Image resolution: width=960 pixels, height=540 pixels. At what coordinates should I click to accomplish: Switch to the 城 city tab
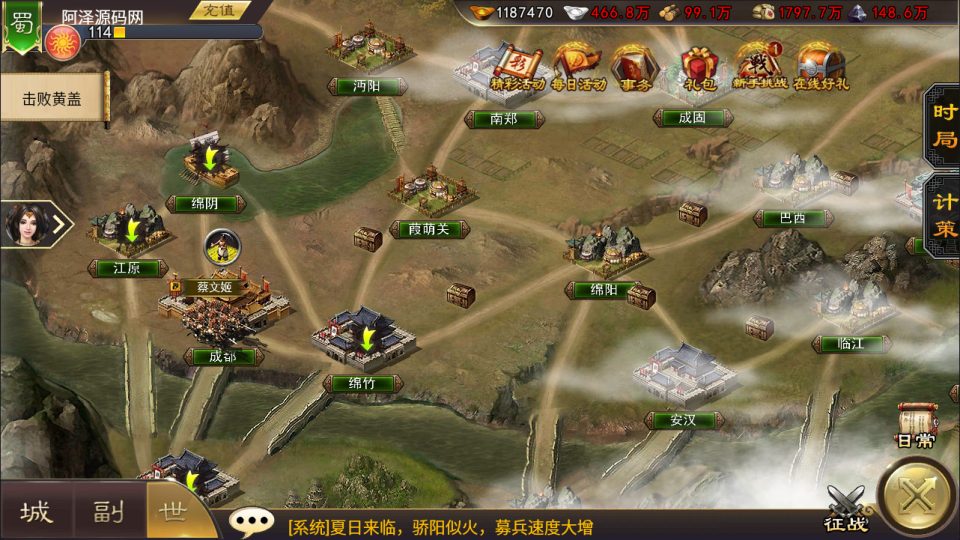(36, 514)
